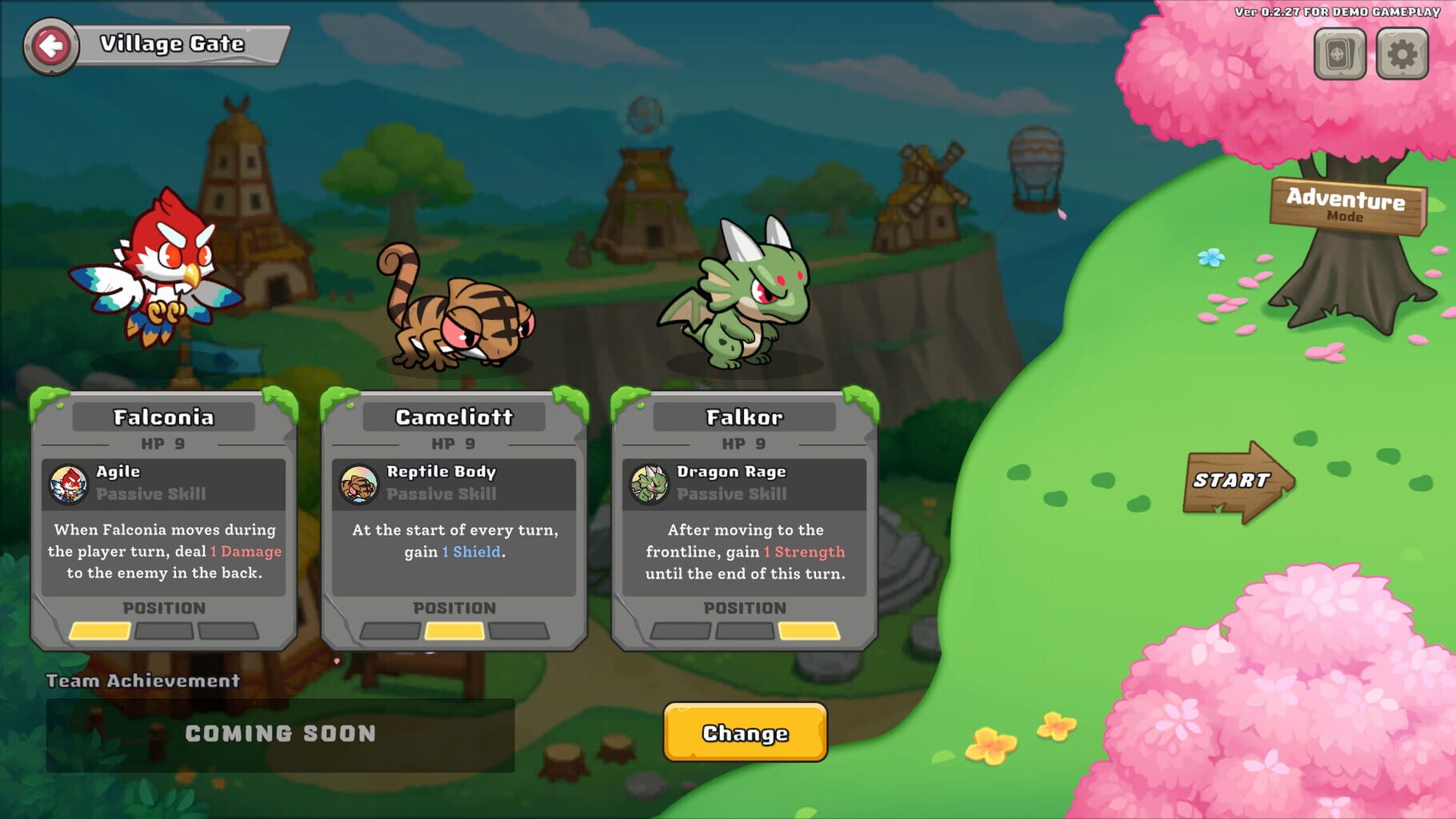Select Falconia's middle position slot

[x=162, y=632]
